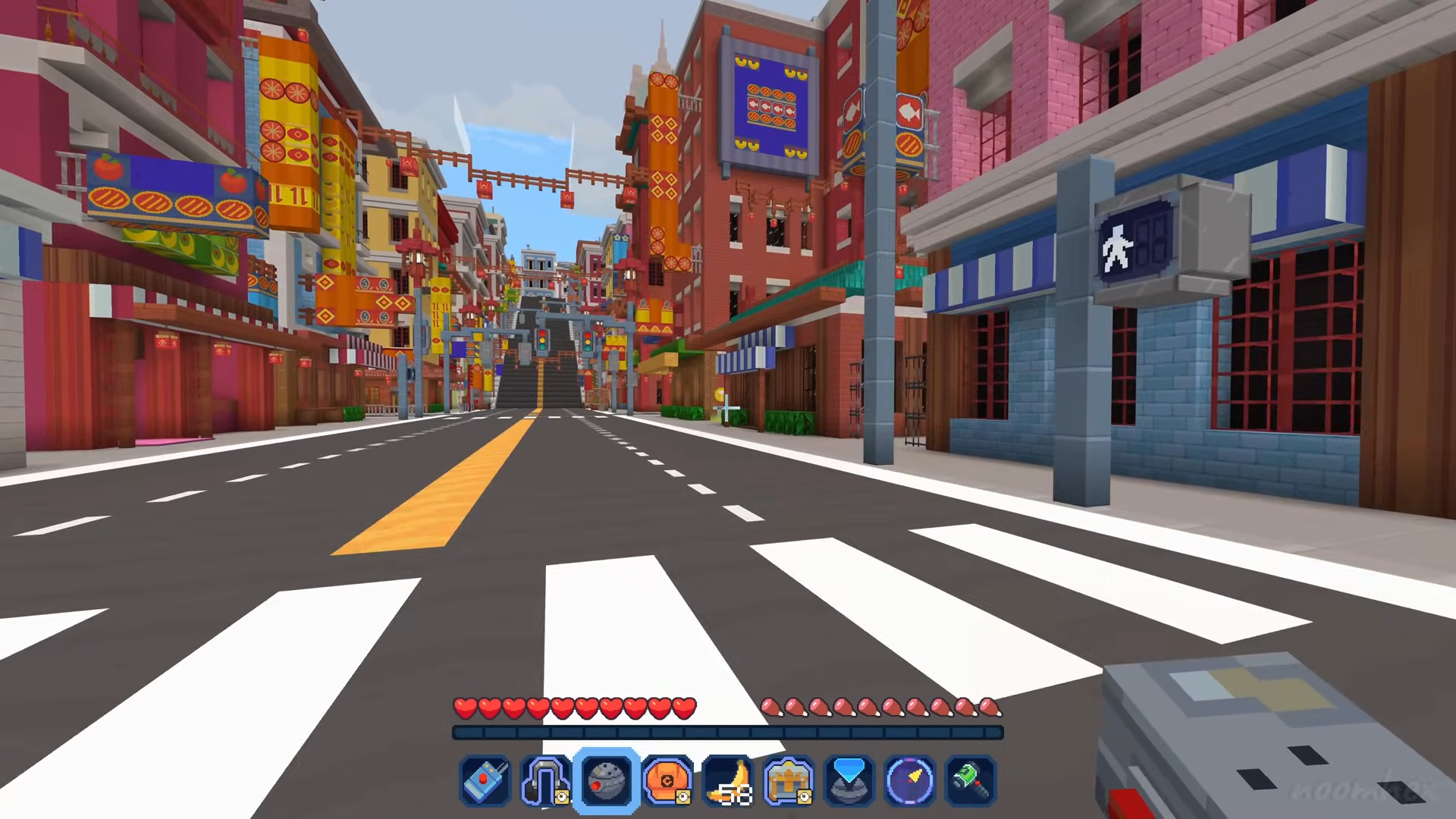Image resolution: width=1456 pixels, height=819 pixels.
Task: Choose the purple compass radar slot
Action: pos(910,780)
